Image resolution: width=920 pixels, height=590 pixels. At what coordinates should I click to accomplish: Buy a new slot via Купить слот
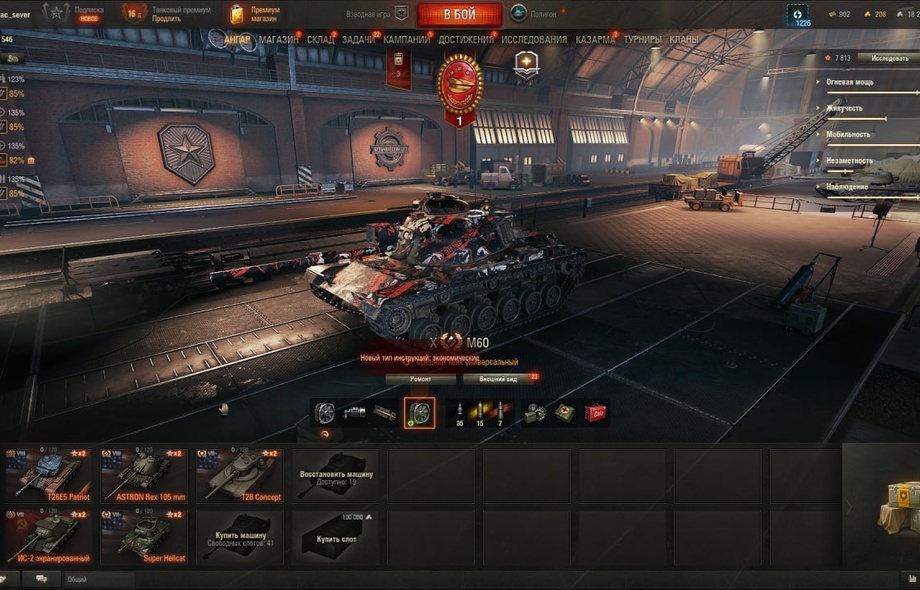[x=335, y=538]
